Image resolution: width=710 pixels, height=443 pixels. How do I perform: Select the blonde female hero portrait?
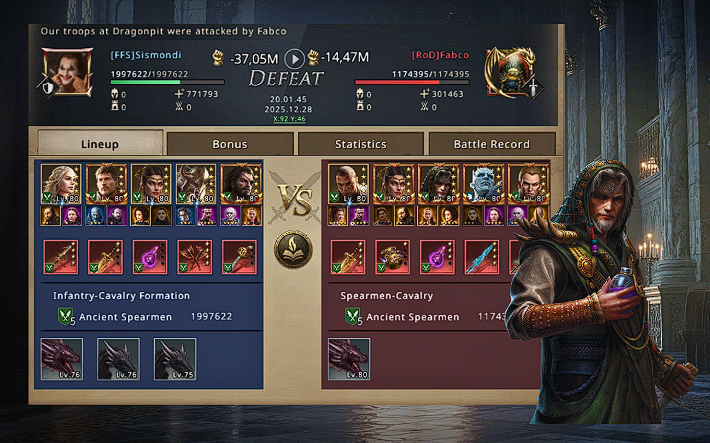[61, 184]
